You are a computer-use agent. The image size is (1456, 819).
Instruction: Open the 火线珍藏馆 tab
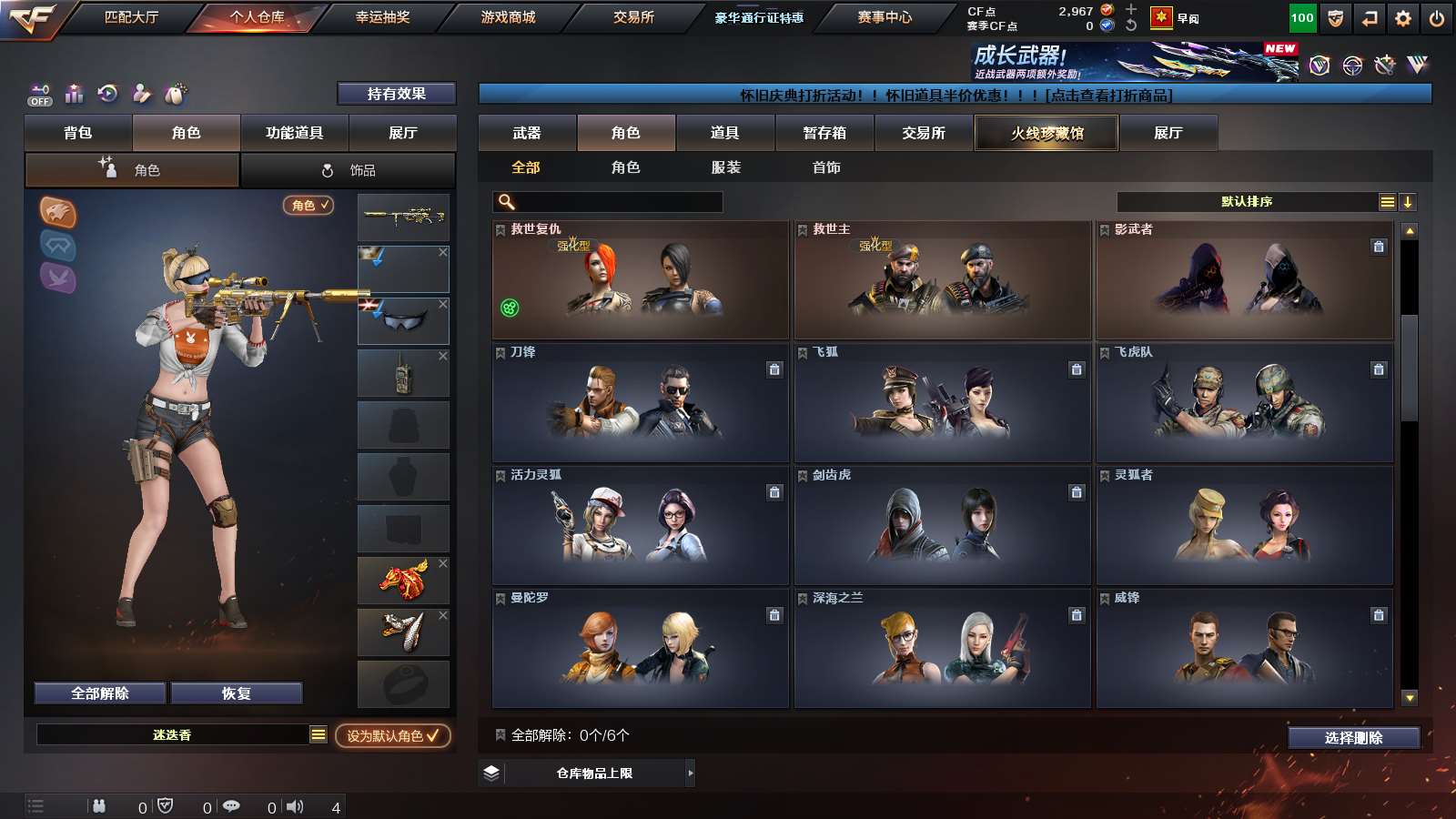(x=1046, y=133)
